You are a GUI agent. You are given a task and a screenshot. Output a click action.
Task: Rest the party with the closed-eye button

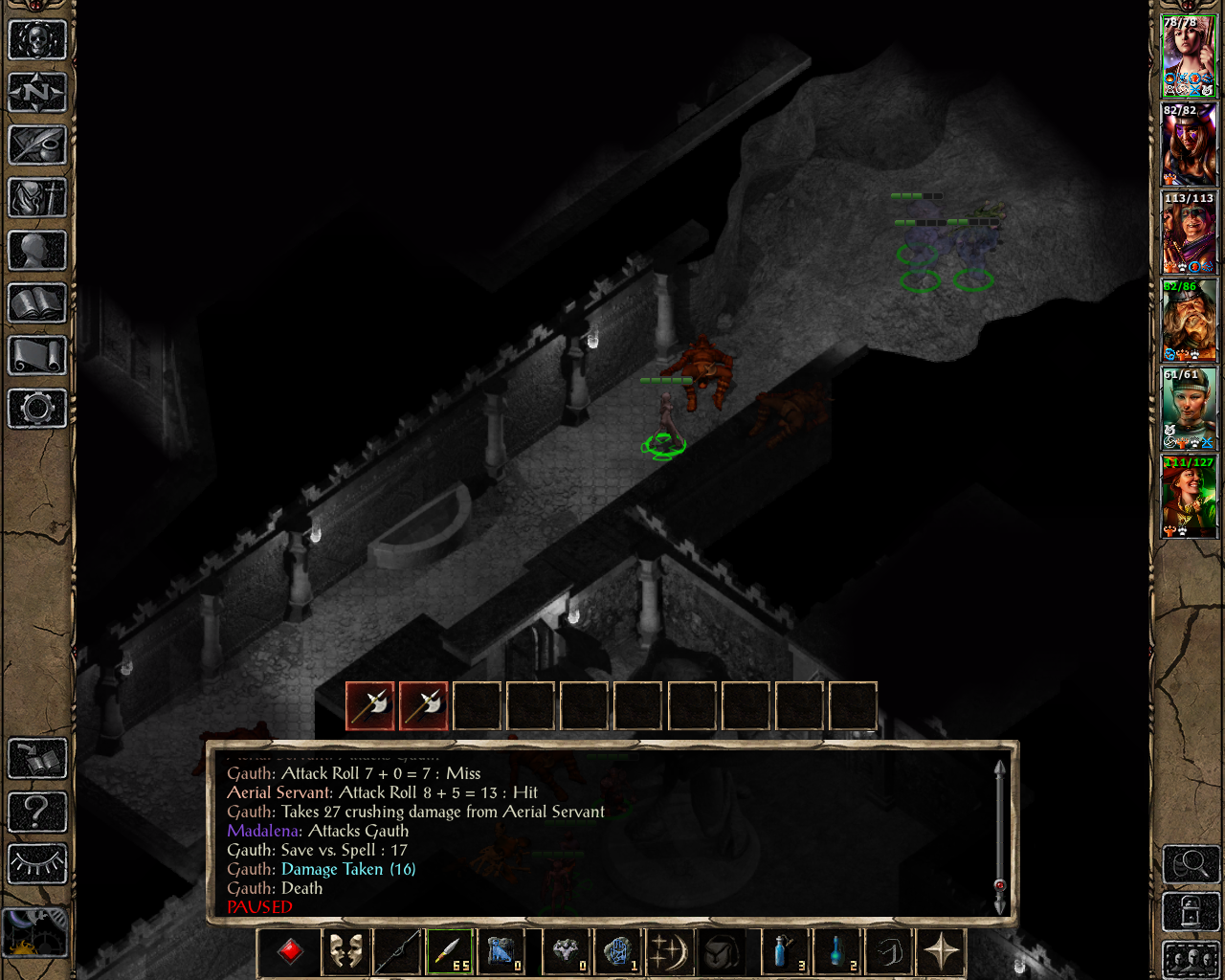click(37, 863)
